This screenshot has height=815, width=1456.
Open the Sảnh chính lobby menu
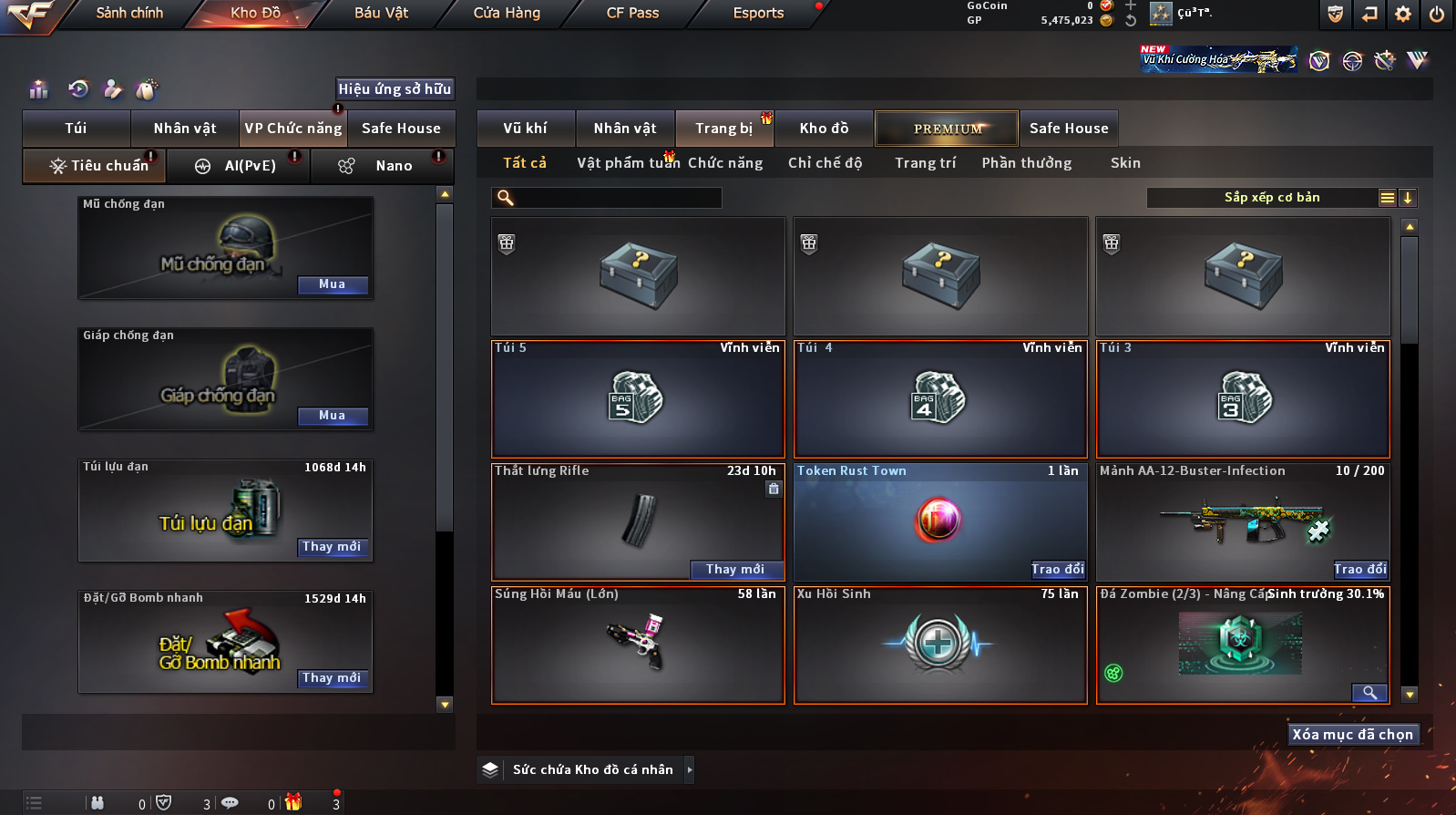tap(129, 13)
